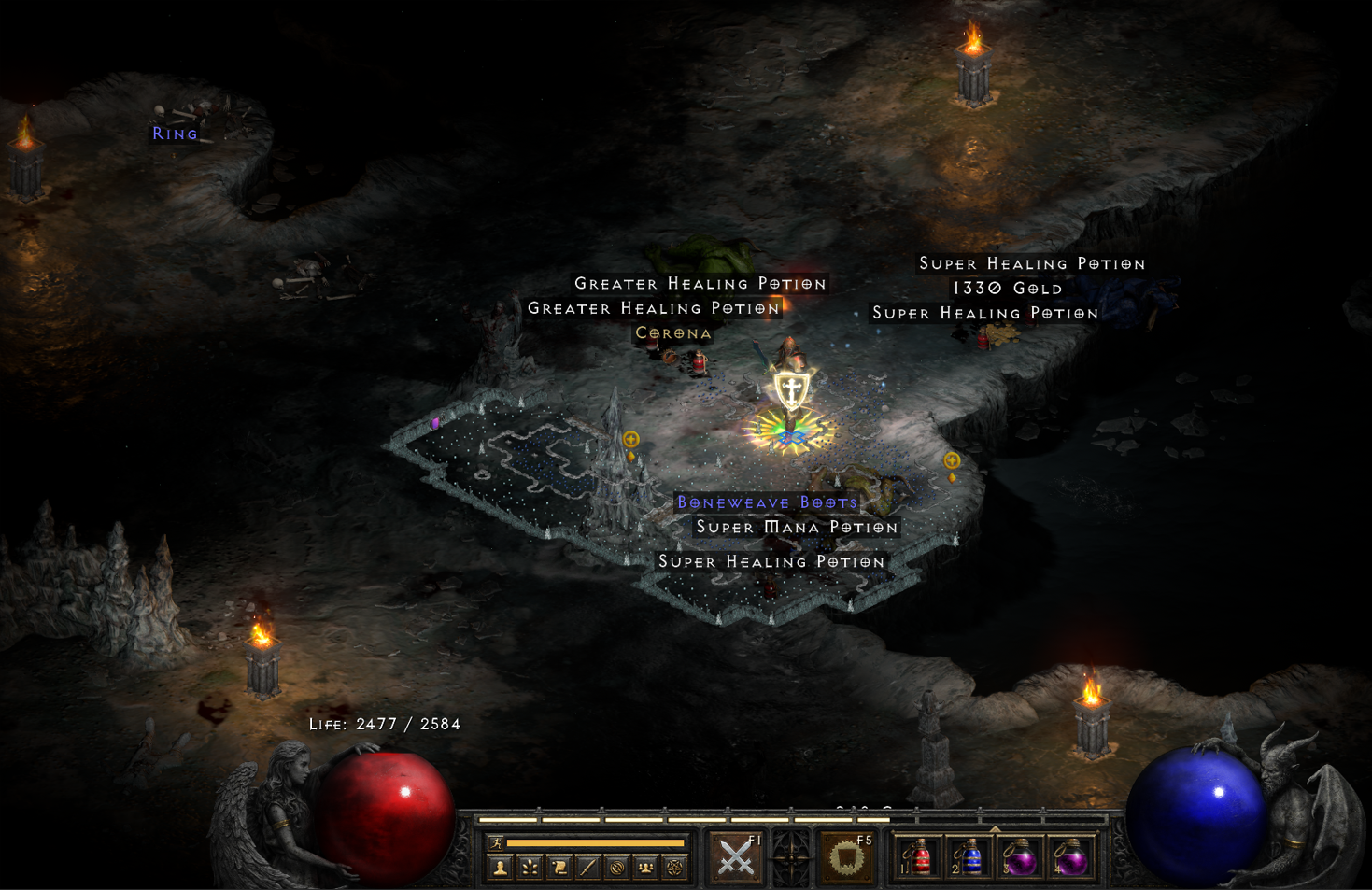This screenshot has width=1372, height=890.
Task: Pick up the Super Mana Potion label
Action: click(x=797, y=528)
